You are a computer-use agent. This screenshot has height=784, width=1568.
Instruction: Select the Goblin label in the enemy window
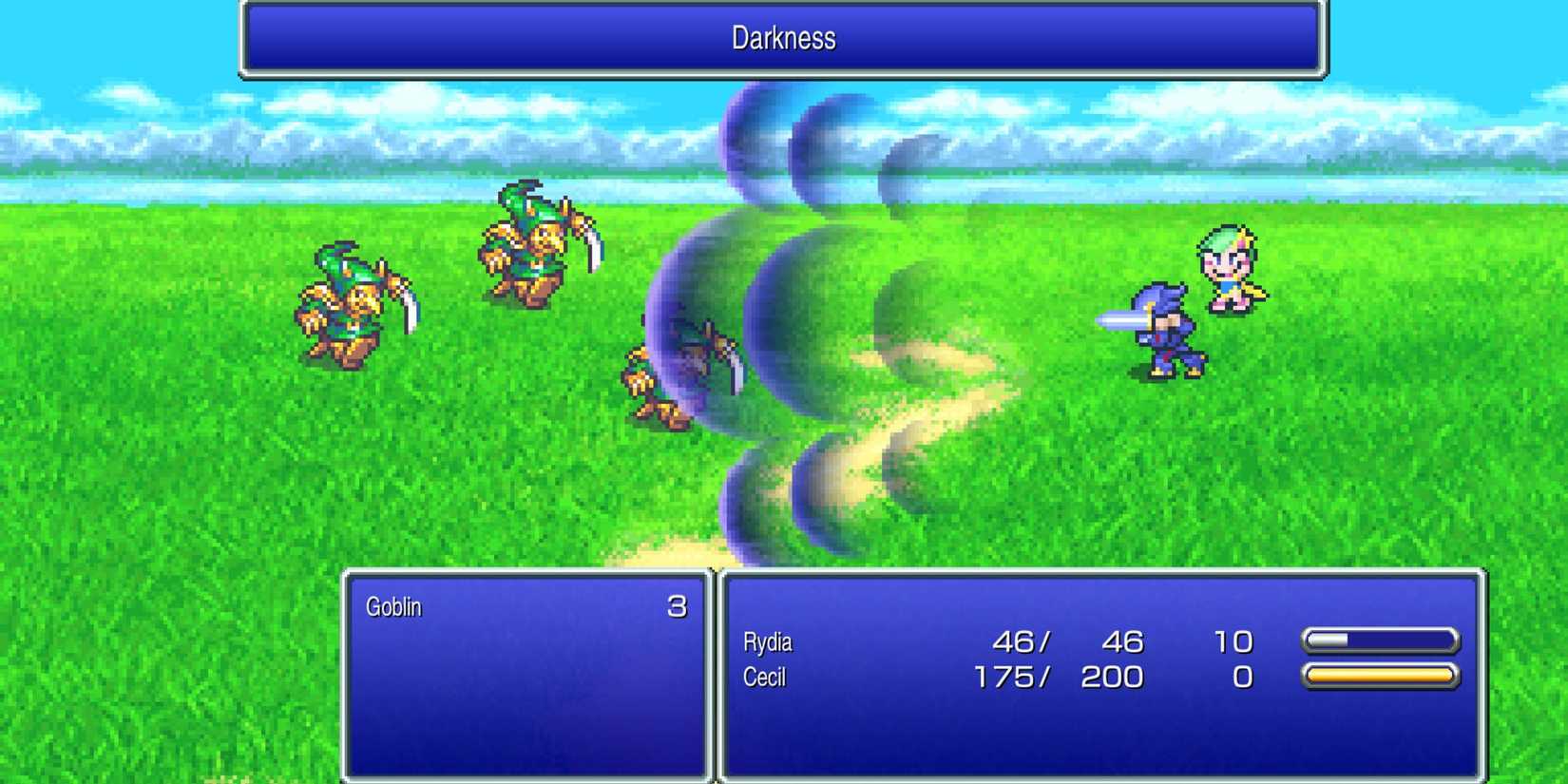point(395,607)
